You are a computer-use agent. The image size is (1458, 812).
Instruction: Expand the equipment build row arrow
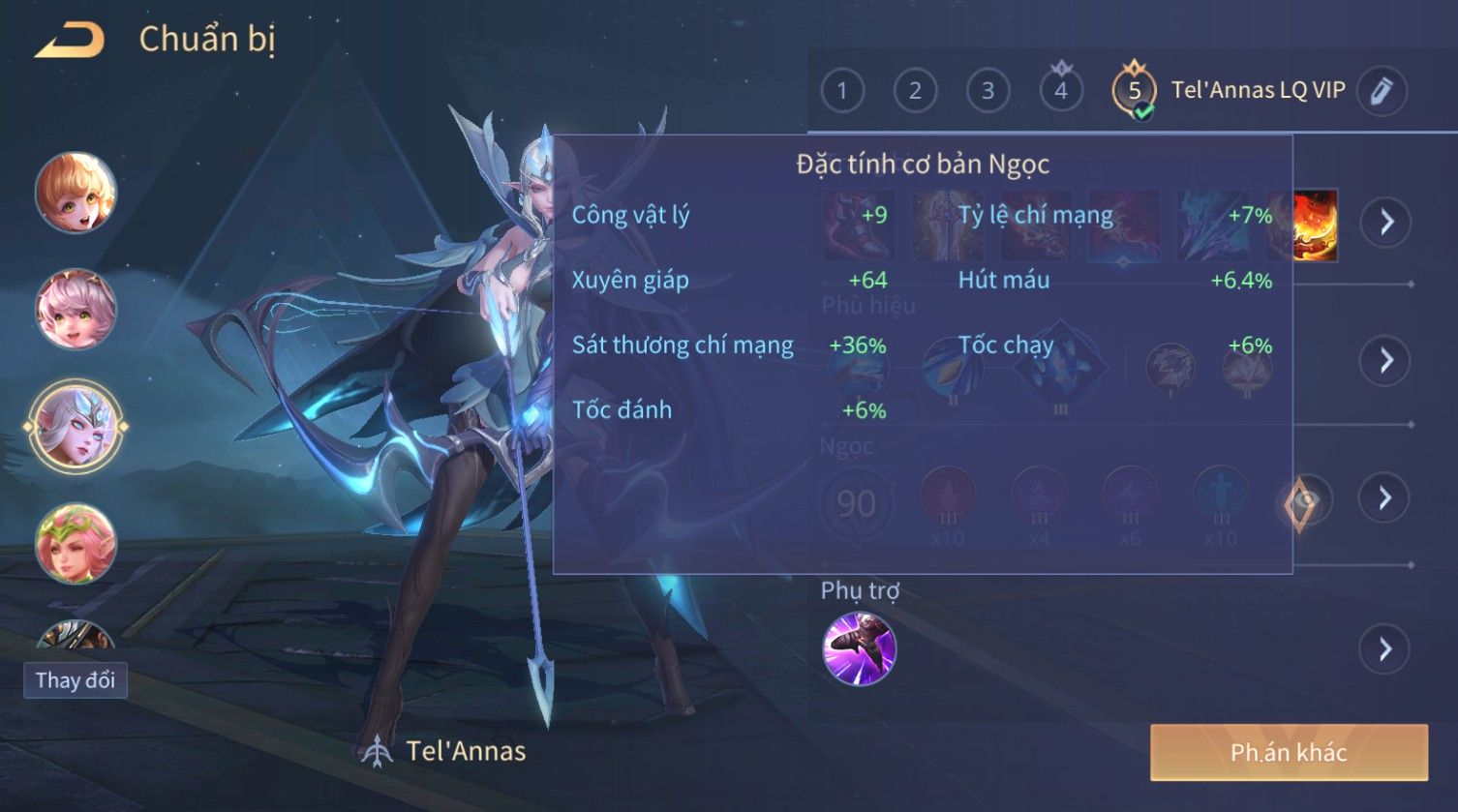coord(1385,223)
